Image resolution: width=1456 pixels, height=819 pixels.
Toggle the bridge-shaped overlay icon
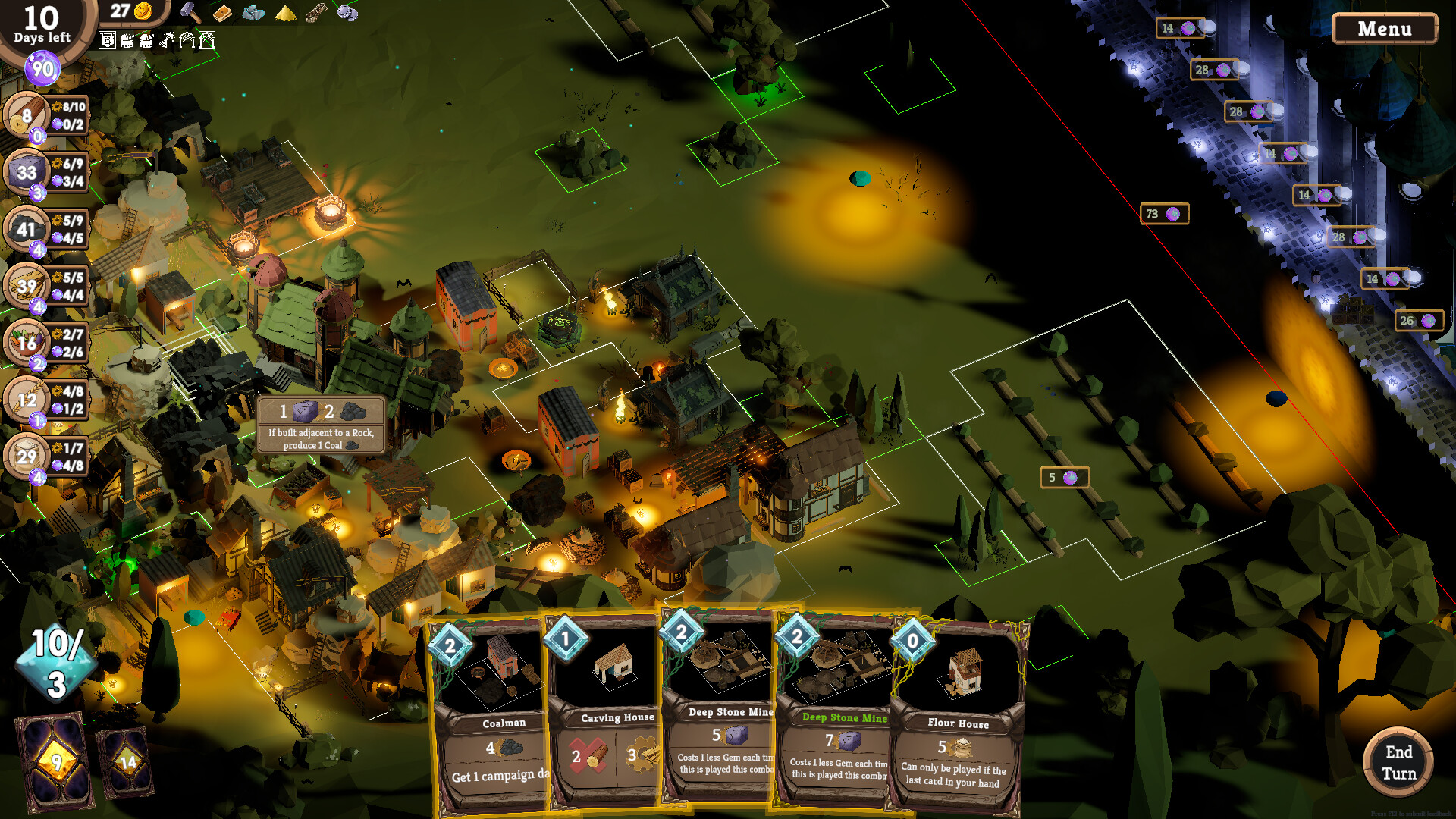(x=187, y=40)
